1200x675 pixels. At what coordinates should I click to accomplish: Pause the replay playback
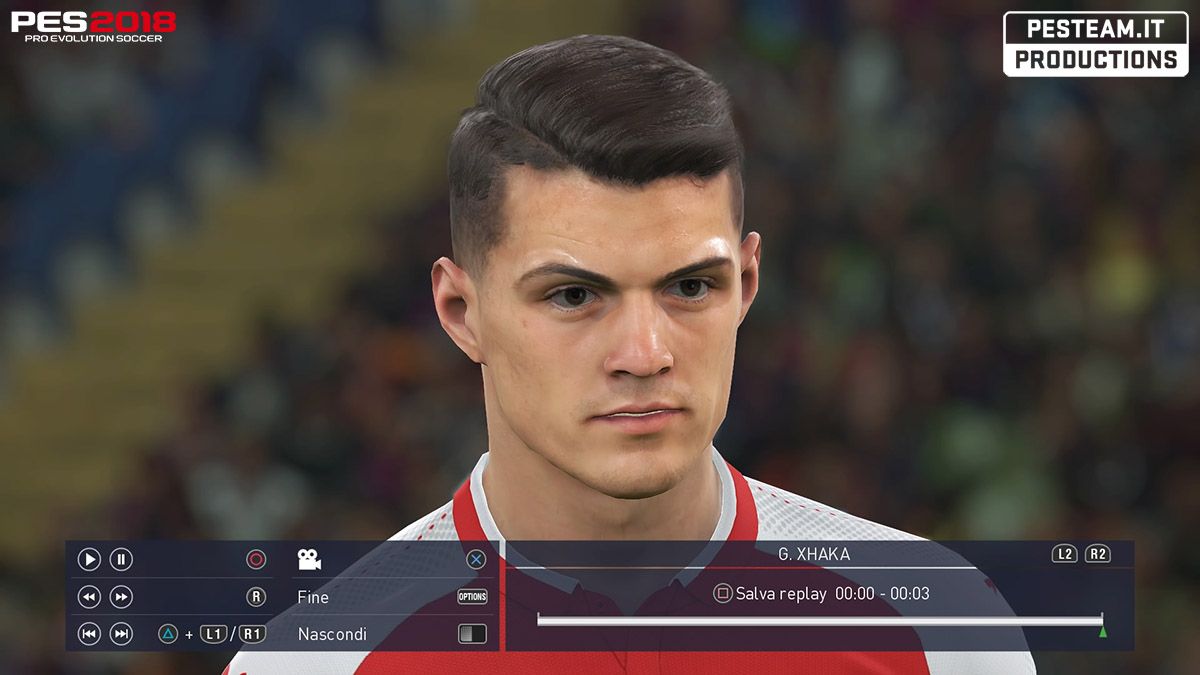click(x=121, y=560)
